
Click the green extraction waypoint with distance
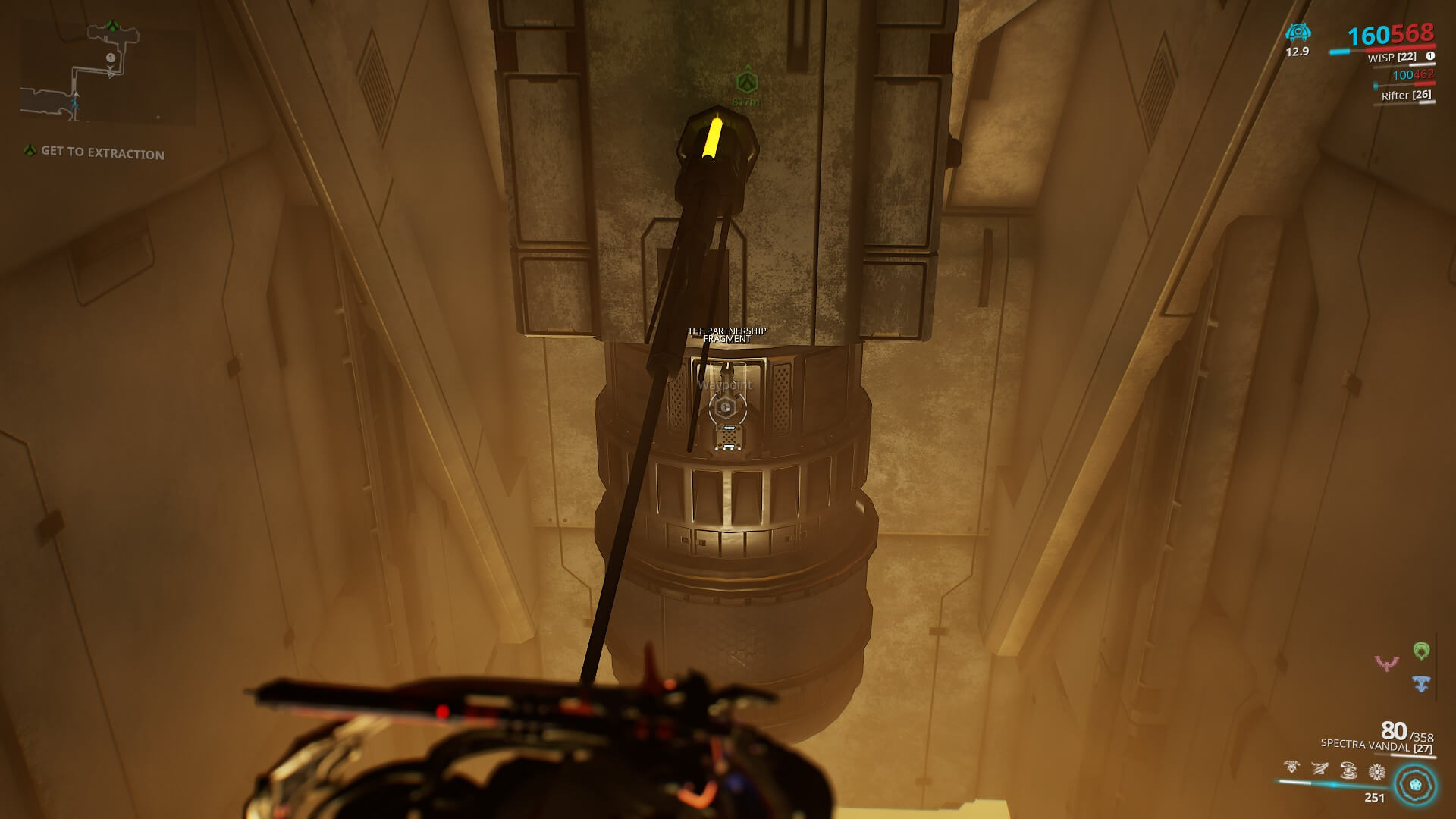coord(747,82)
